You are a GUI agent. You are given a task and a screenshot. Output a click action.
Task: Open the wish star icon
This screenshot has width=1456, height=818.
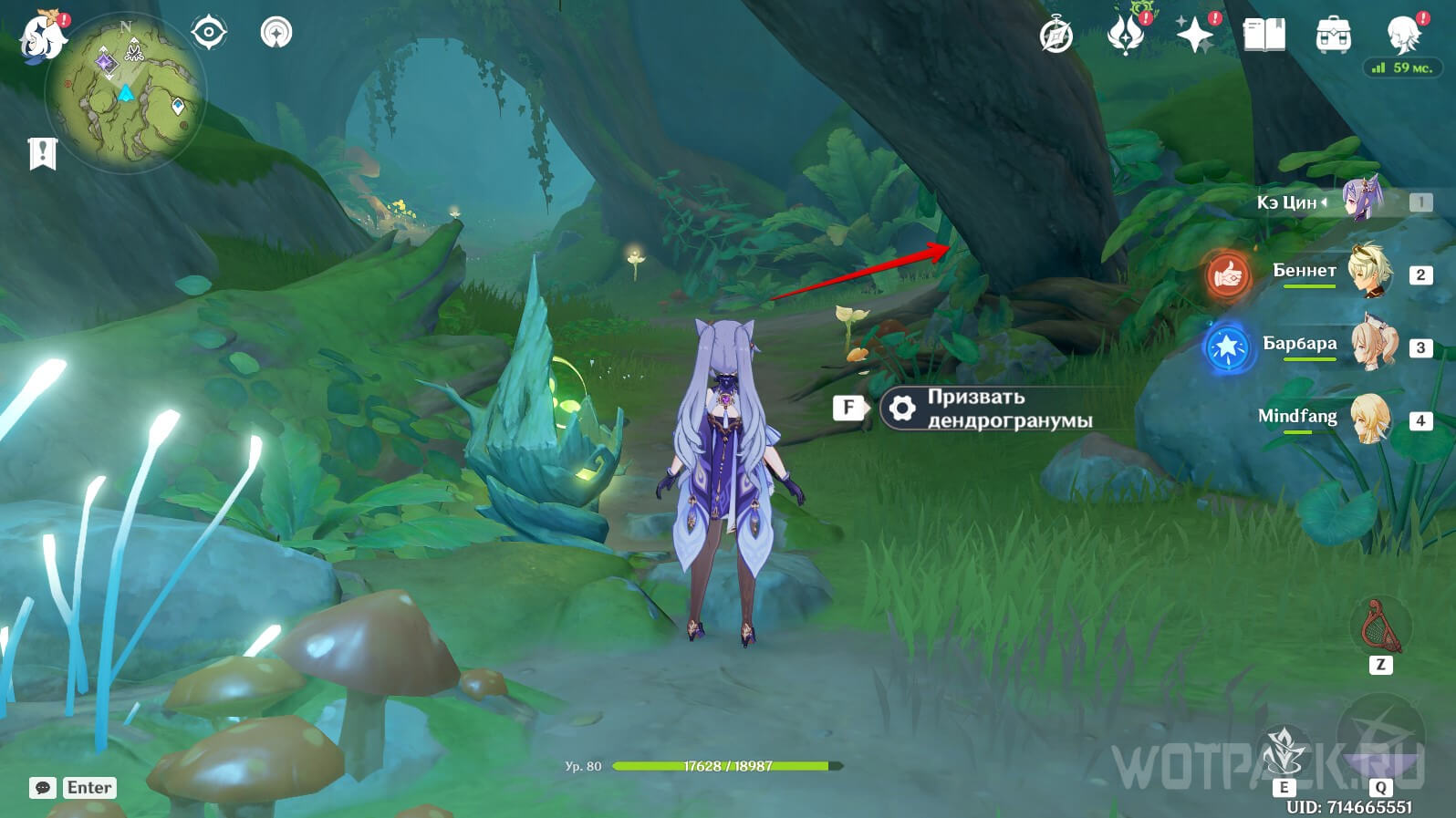(x=1194, y=35)
